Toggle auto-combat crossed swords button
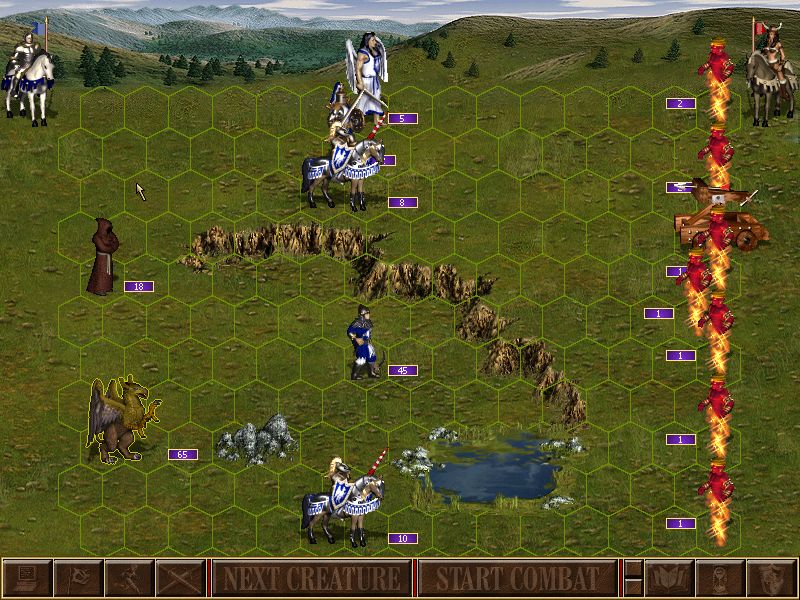The width and height of the screenshot is (800, 600). (x=180, y=578)
